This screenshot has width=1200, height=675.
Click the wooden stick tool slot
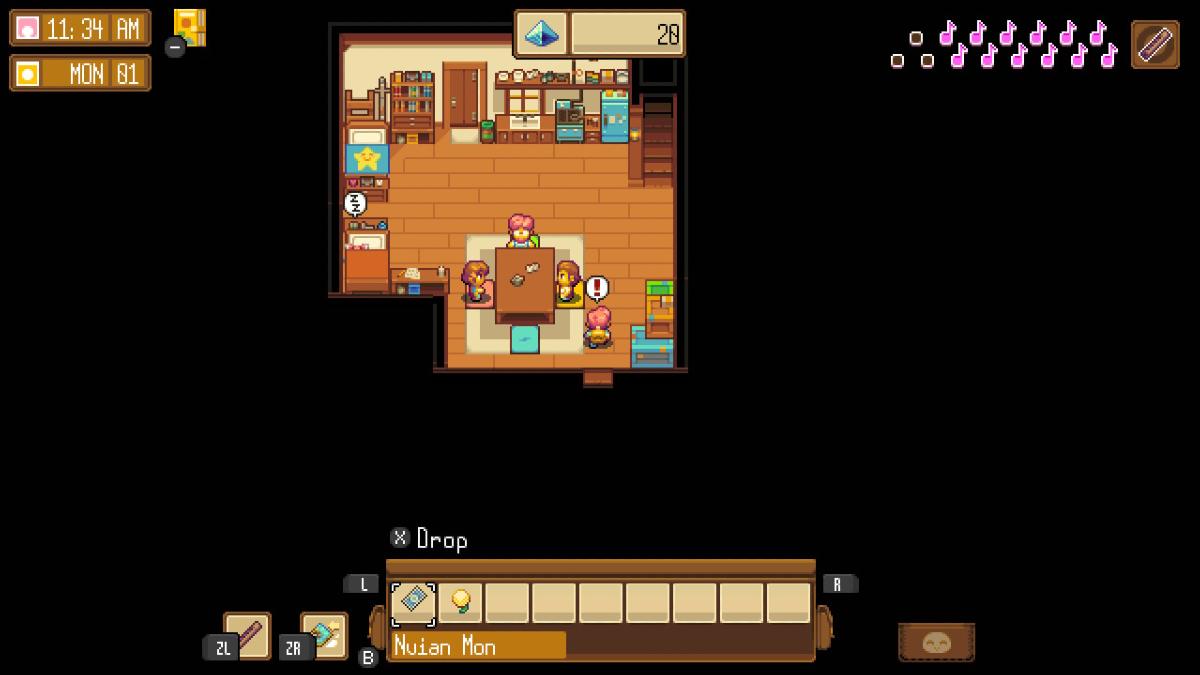pos(247,635)
